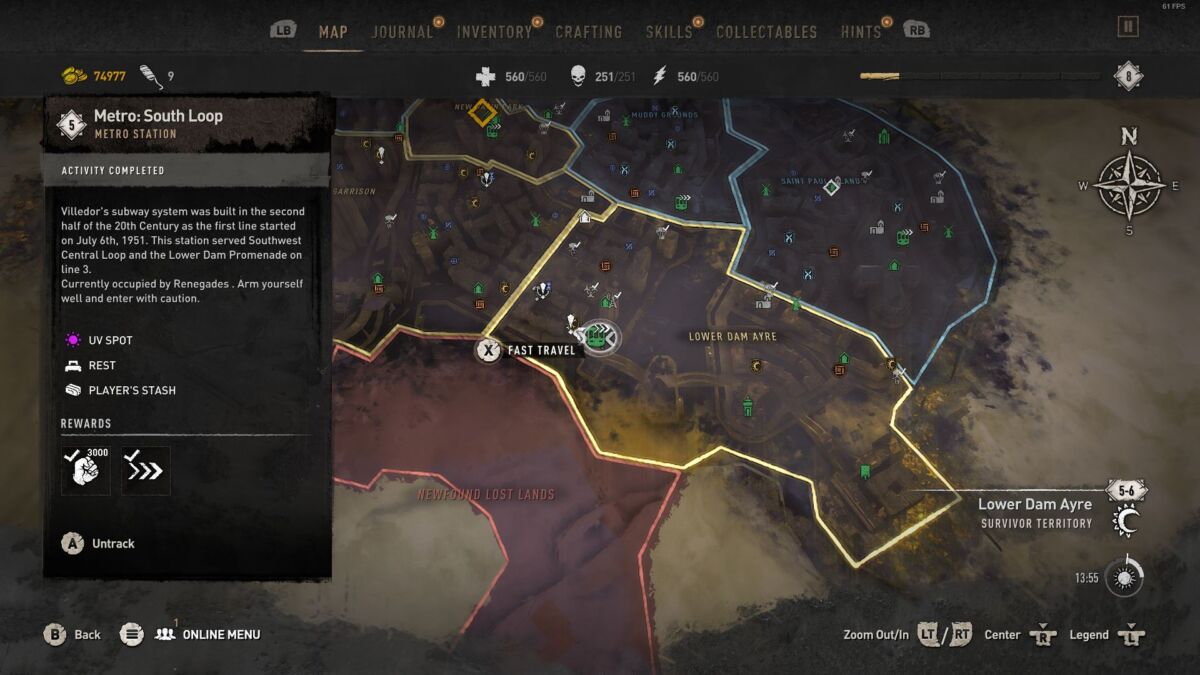Image resolution: width=1200 pixels, height=675 pixels.
Task: Click the 3000 XP fist reward icon
Action: coord(86,470)
